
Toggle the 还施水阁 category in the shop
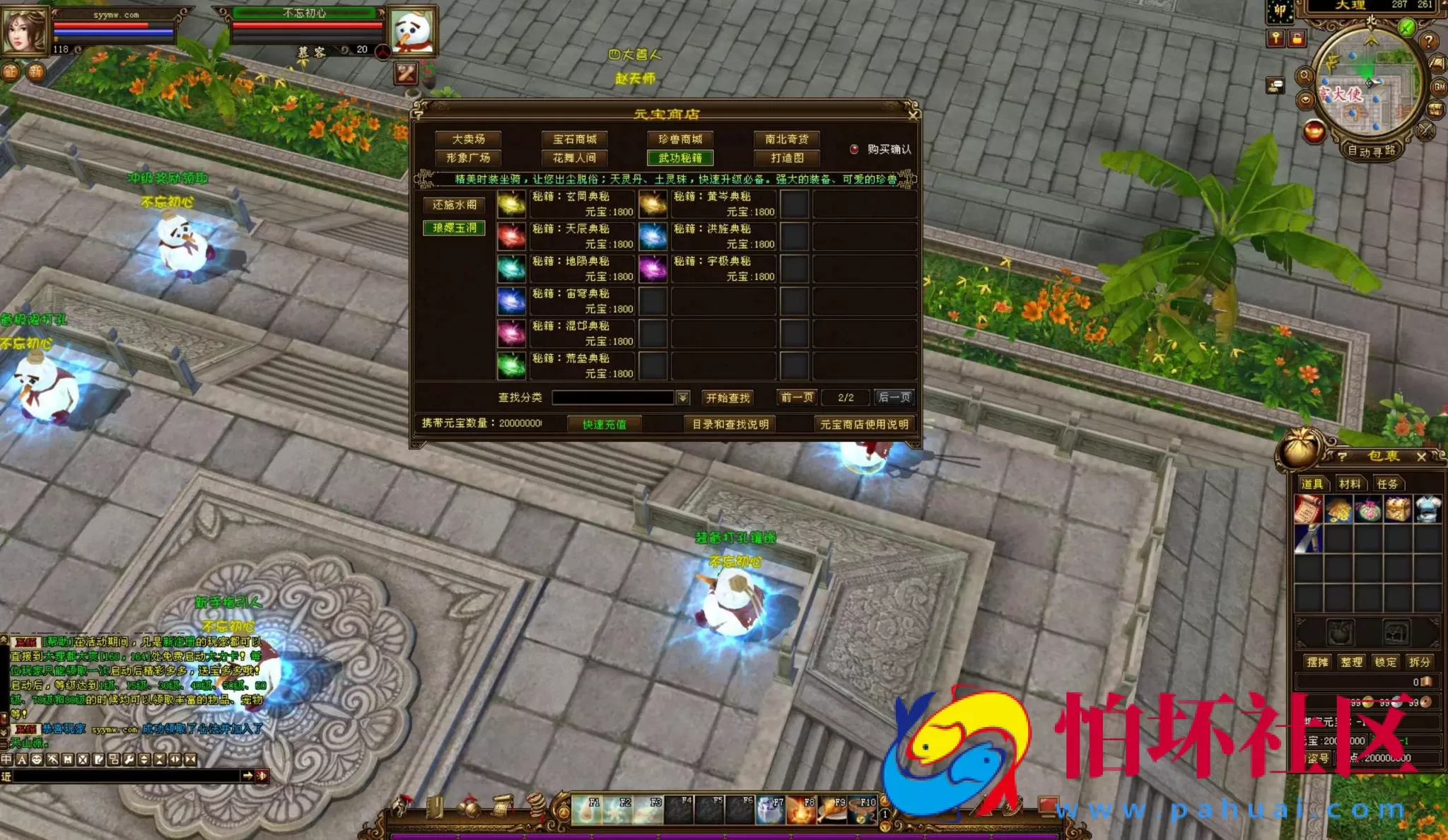coord(454,206)
